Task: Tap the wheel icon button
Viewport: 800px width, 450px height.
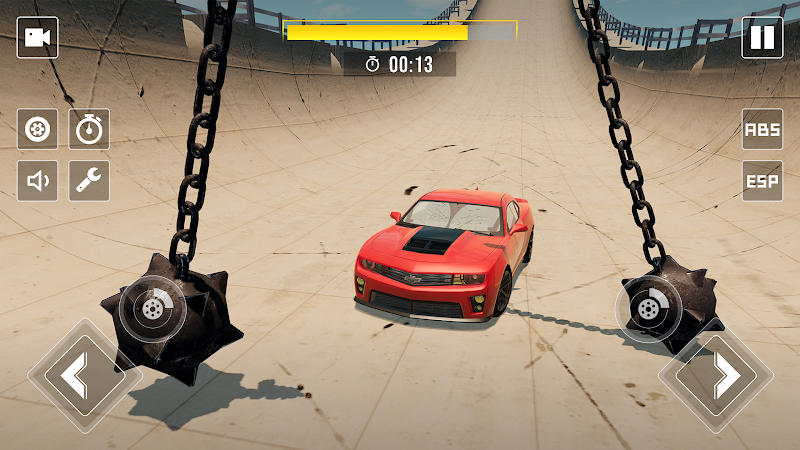Action: coord(38,129)
